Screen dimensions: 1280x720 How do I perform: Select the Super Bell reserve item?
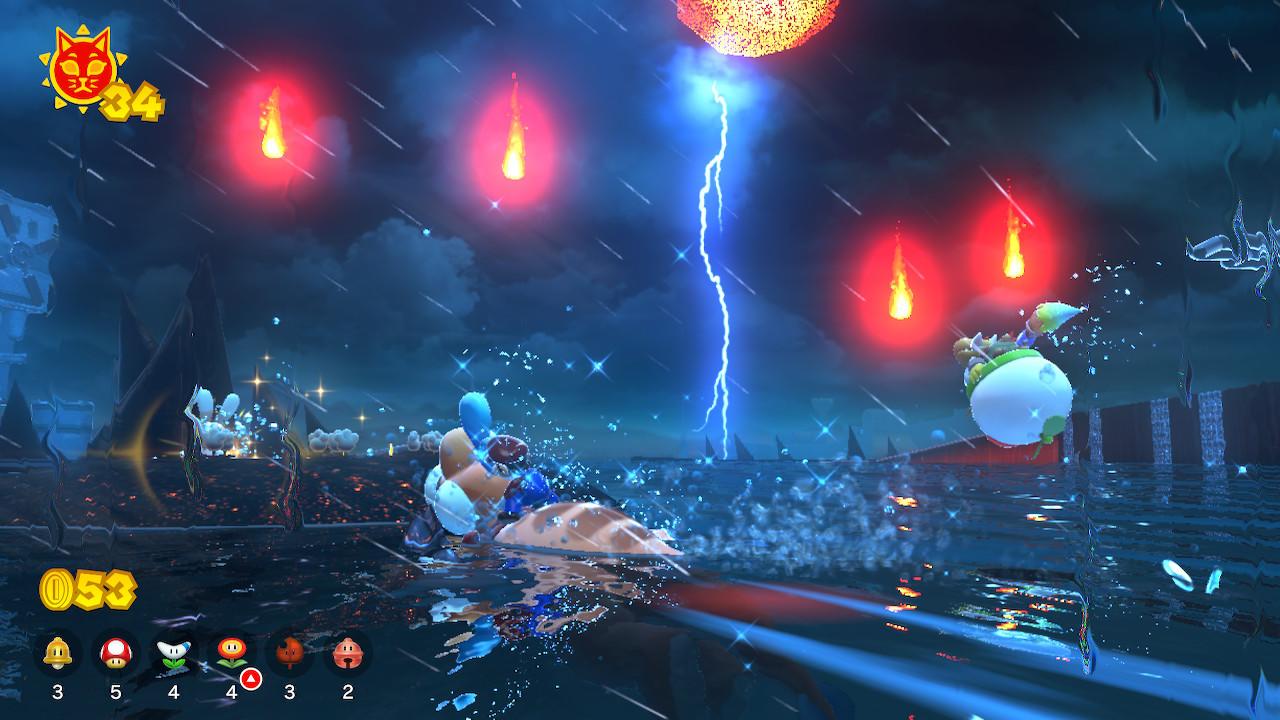tap(57, 654)
